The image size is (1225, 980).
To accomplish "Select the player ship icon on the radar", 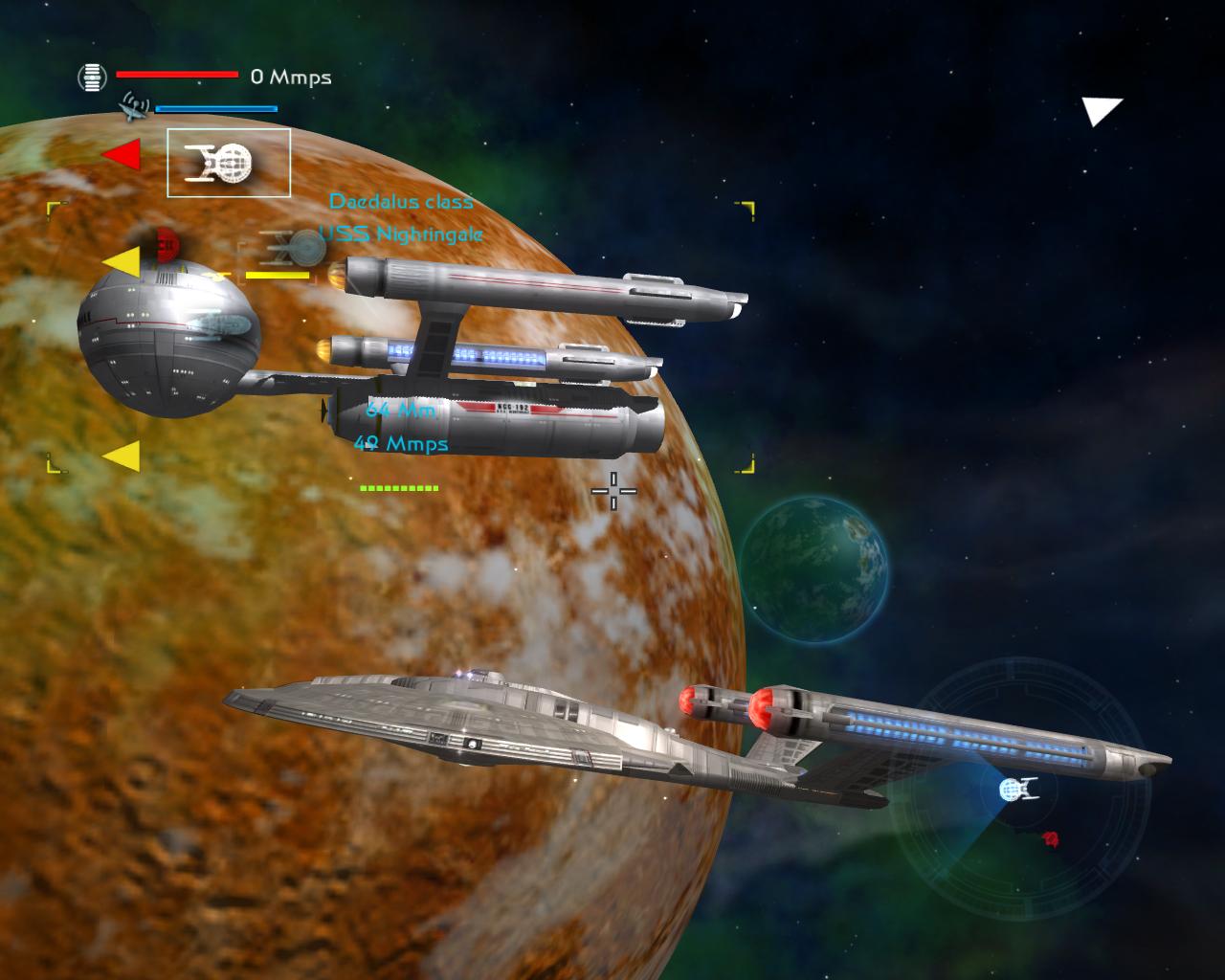I will 1018,789.
